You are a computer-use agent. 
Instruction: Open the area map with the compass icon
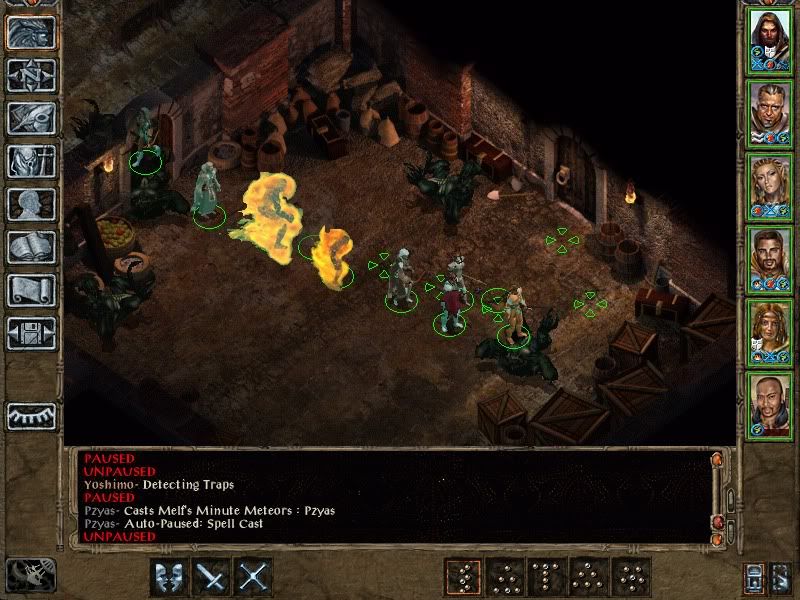(31, 75)
